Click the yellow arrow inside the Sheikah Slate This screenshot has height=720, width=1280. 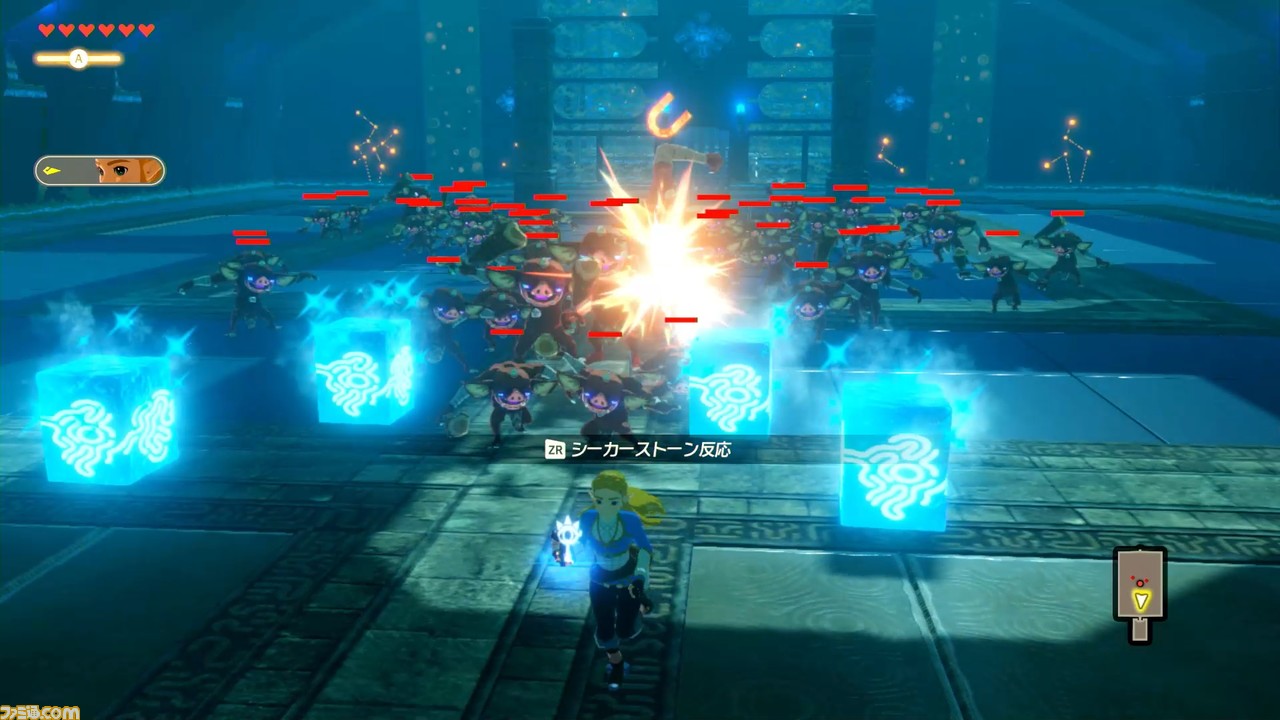click(1140, 600)
